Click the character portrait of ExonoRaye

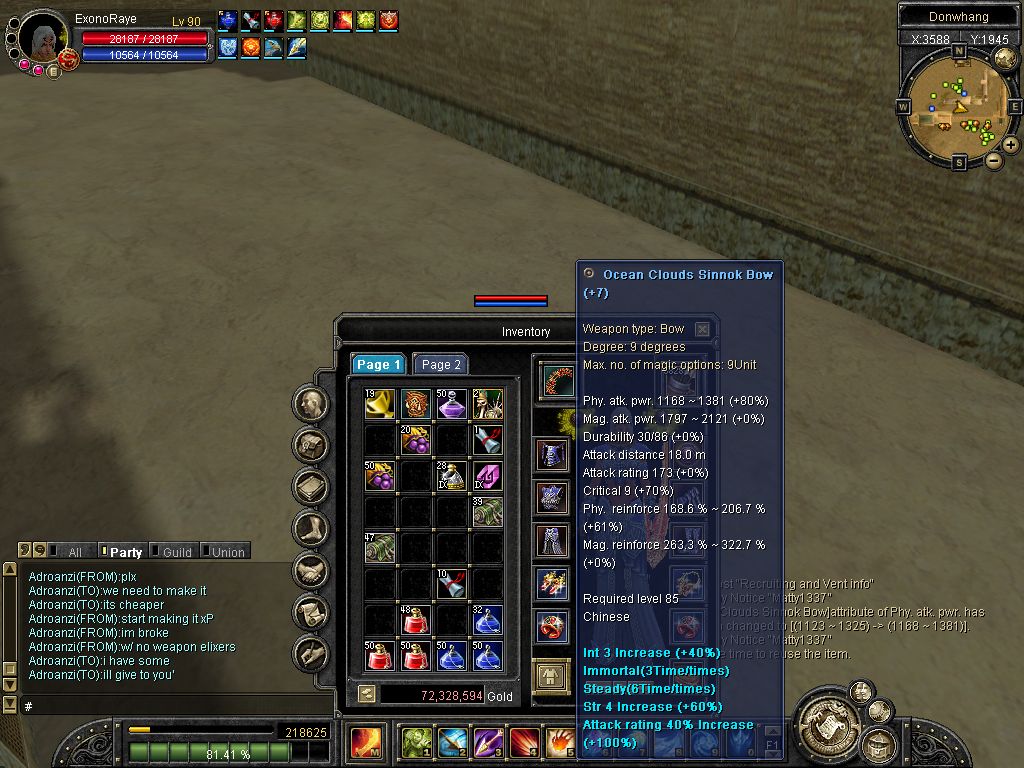(44, 40)
